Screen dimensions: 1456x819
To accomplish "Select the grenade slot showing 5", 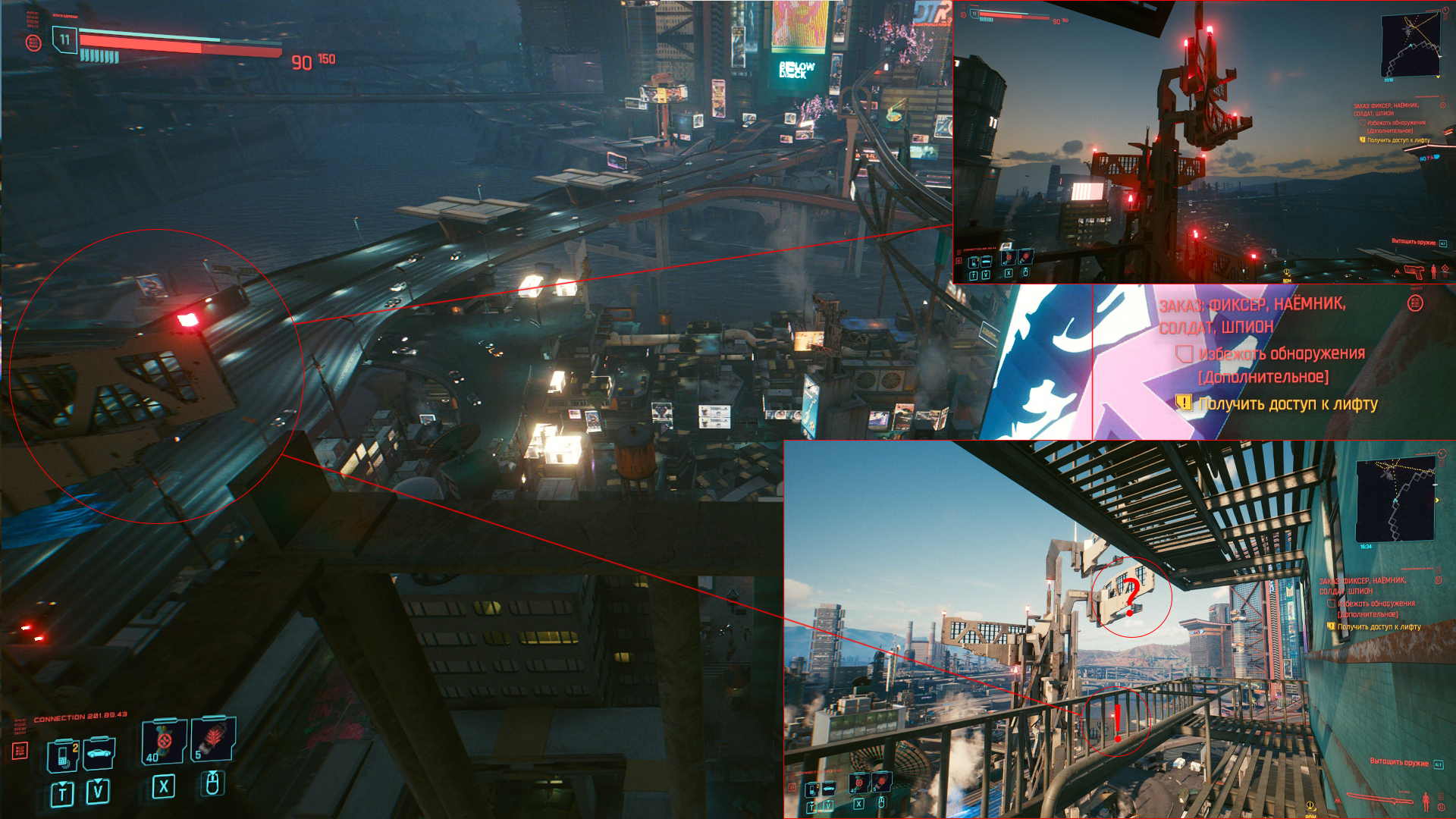I will pos(213,739).
